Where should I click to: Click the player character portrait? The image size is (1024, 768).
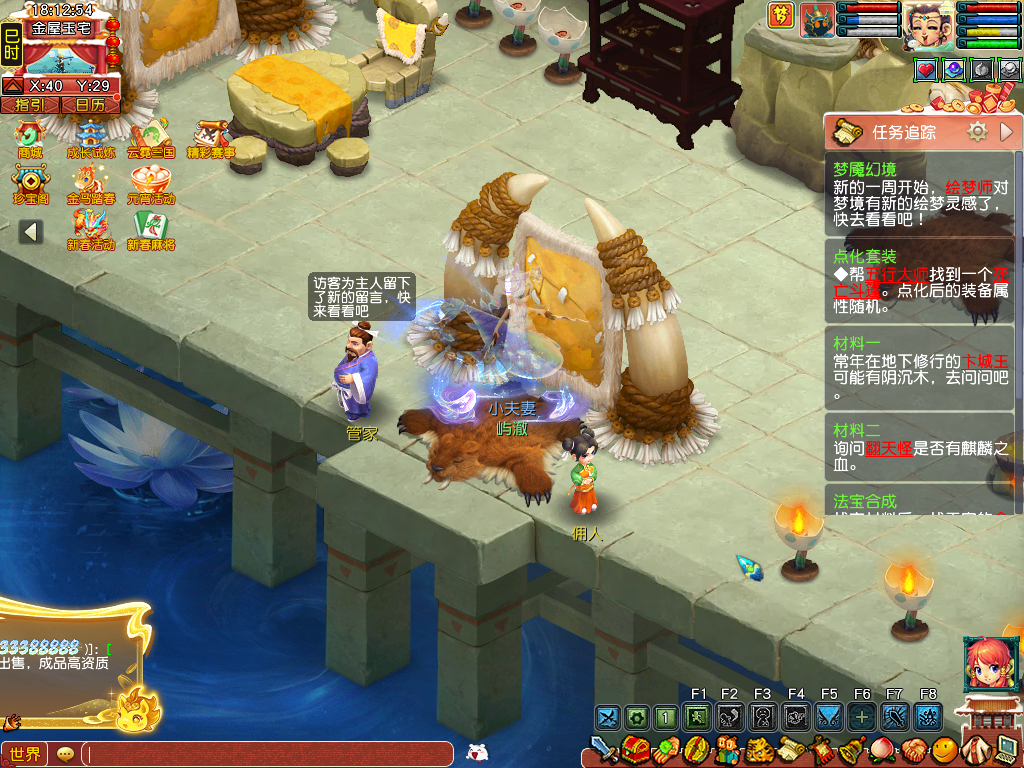point(928,25)
